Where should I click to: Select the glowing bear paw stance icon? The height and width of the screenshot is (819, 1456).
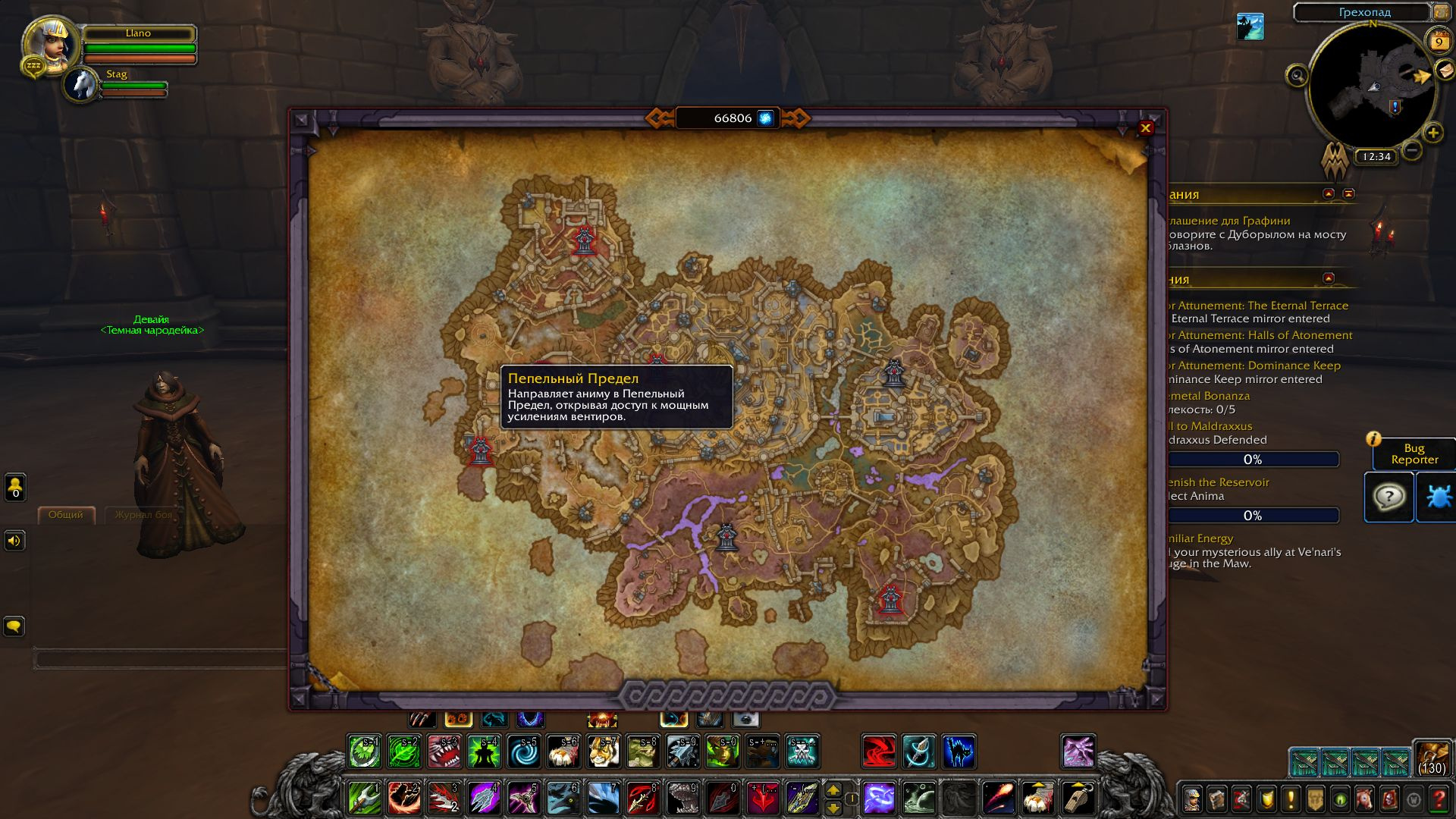coord(458,719)
